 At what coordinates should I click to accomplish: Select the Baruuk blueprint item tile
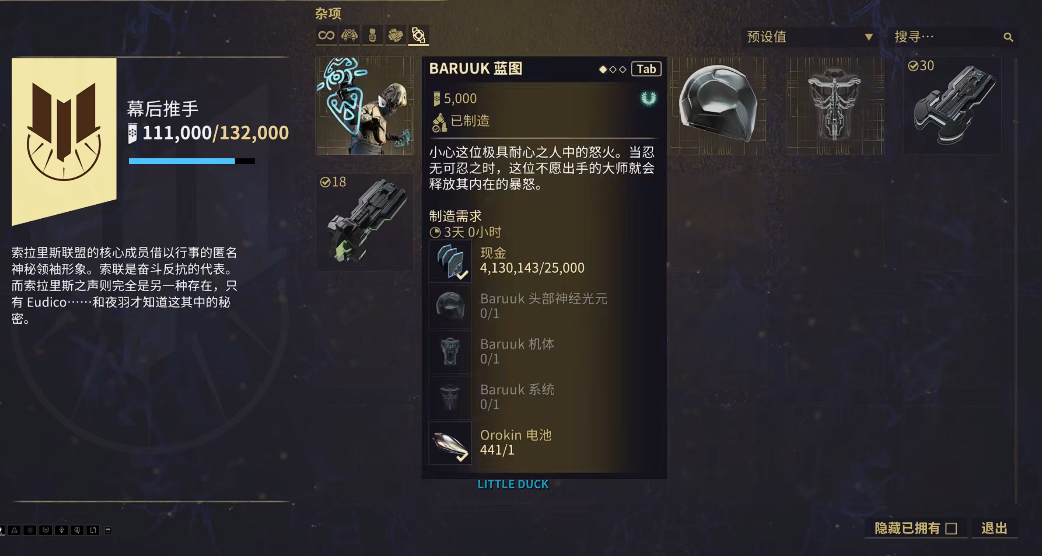pos(365,105)
